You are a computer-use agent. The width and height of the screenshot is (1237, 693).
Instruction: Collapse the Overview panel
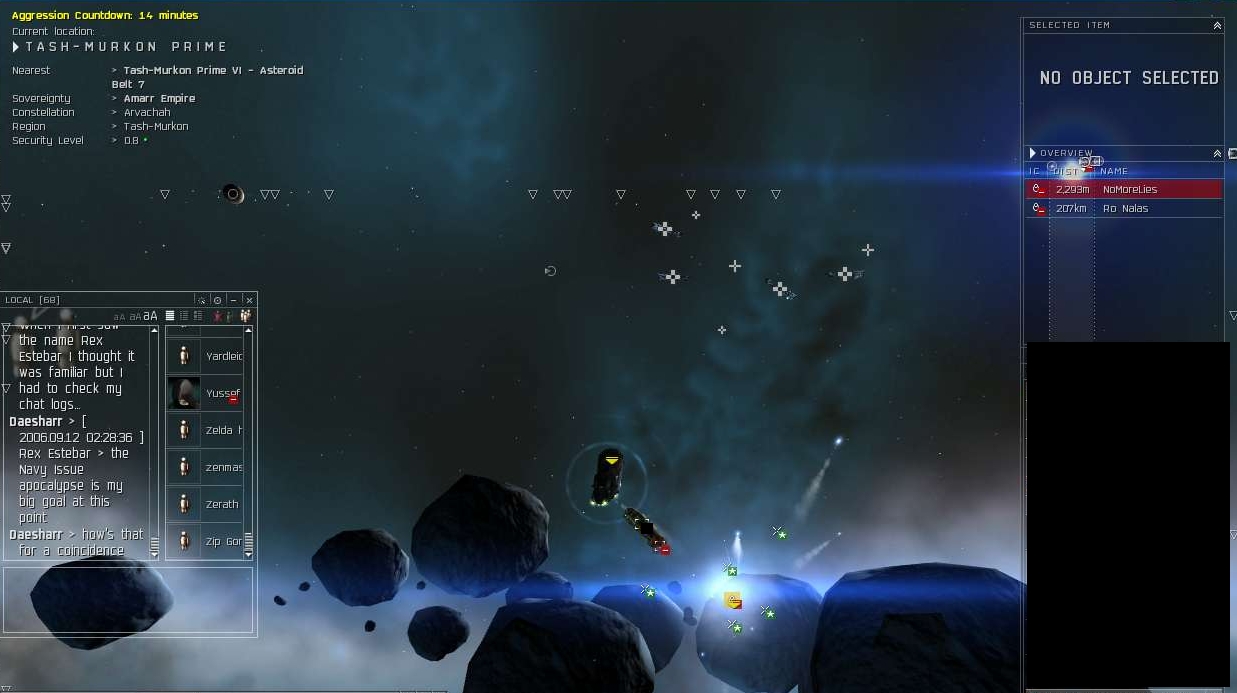pos(1217,154)
